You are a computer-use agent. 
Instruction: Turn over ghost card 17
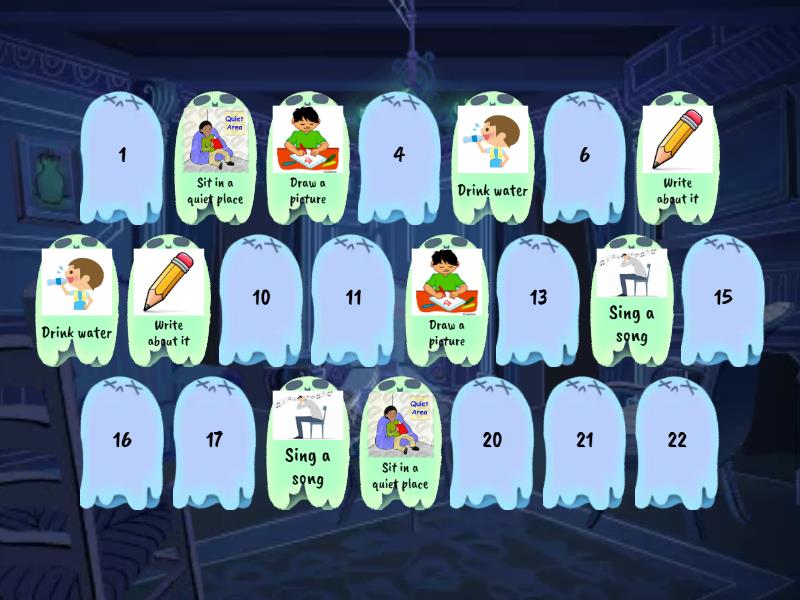(214, 441)
